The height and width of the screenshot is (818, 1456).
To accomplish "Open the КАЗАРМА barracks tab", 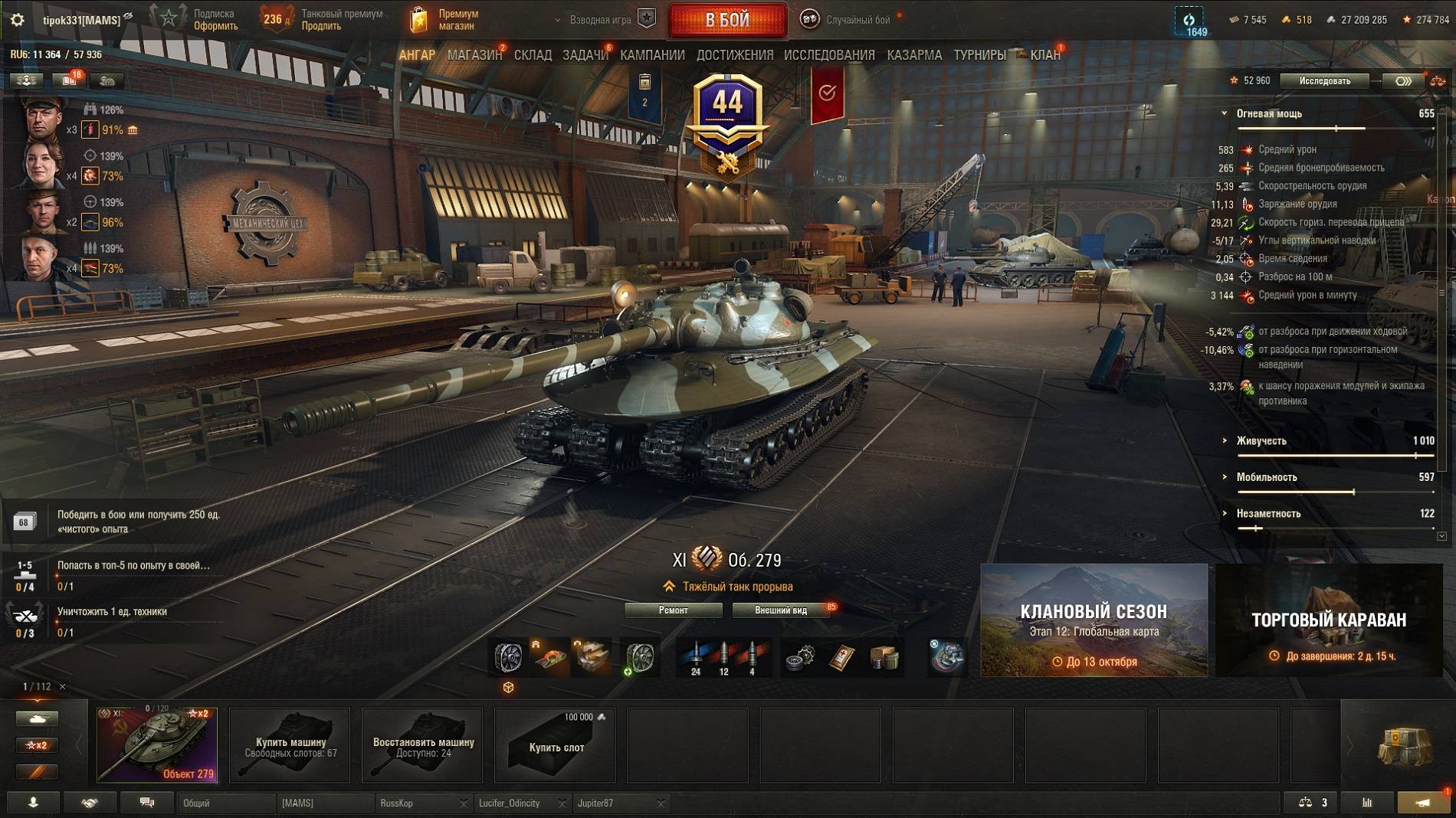I will [914, 55].
